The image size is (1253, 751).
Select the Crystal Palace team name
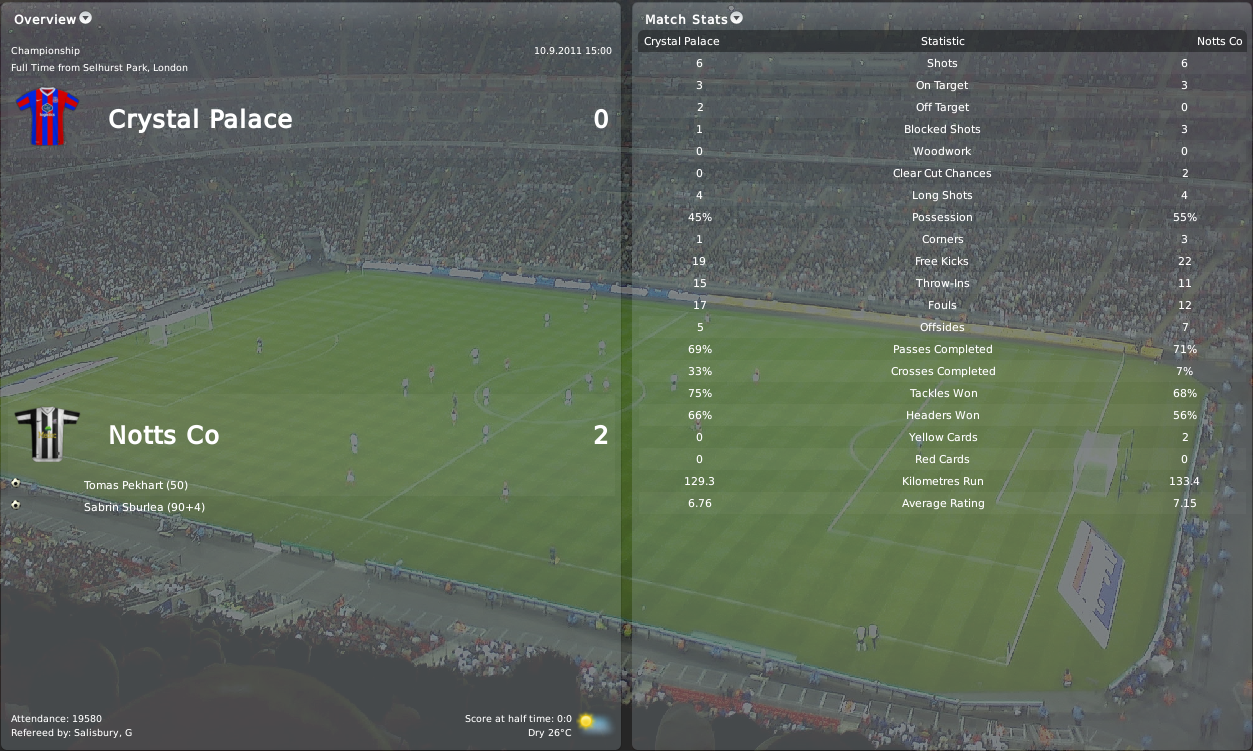click(x=200, y=119)
